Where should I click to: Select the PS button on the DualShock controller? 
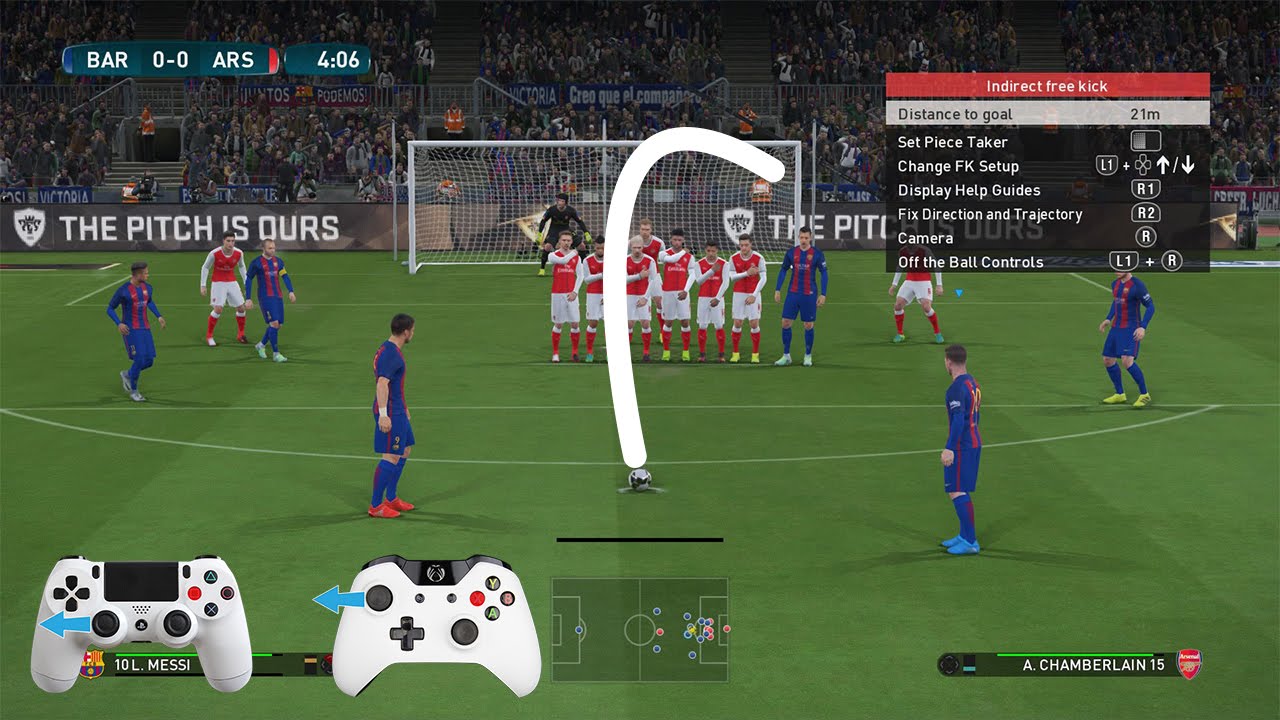pos(139,626)
